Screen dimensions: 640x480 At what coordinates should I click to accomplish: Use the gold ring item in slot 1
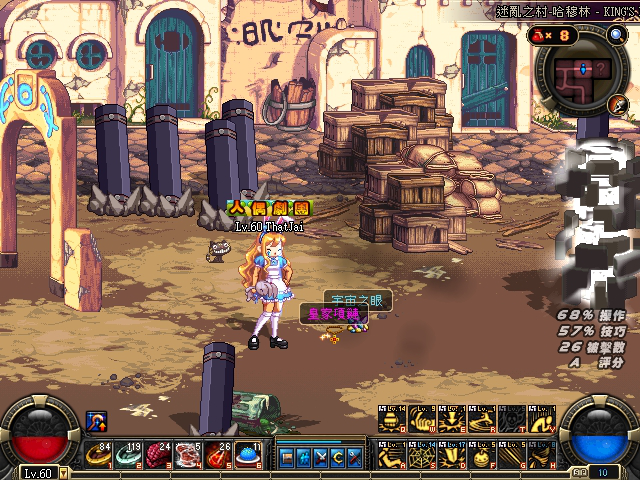[98, 455]
